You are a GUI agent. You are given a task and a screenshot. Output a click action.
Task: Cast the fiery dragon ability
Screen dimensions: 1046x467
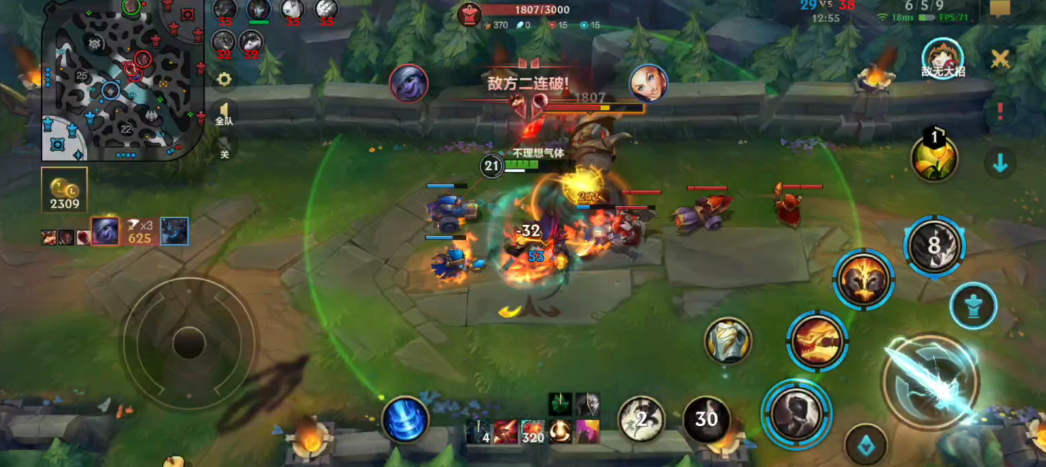pos(816,340)
